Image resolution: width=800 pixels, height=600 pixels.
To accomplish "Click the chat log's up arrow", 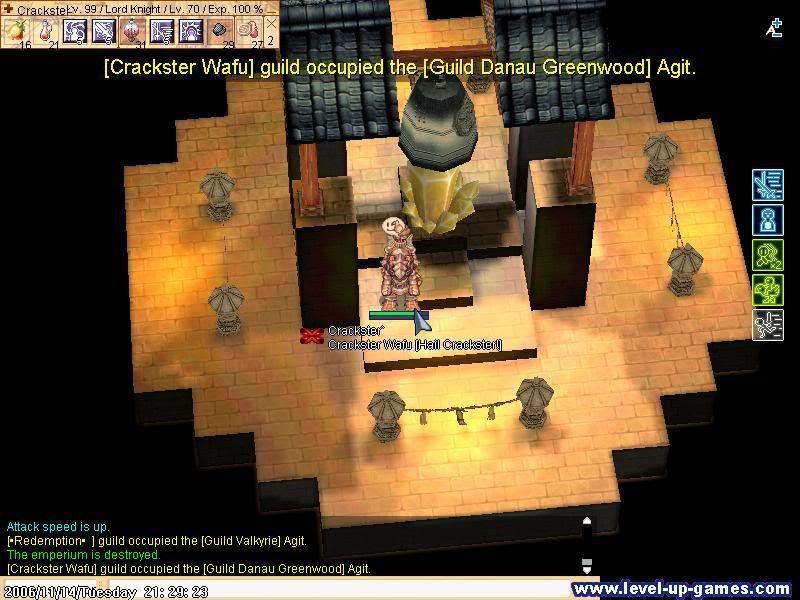I will click(587, 521).
